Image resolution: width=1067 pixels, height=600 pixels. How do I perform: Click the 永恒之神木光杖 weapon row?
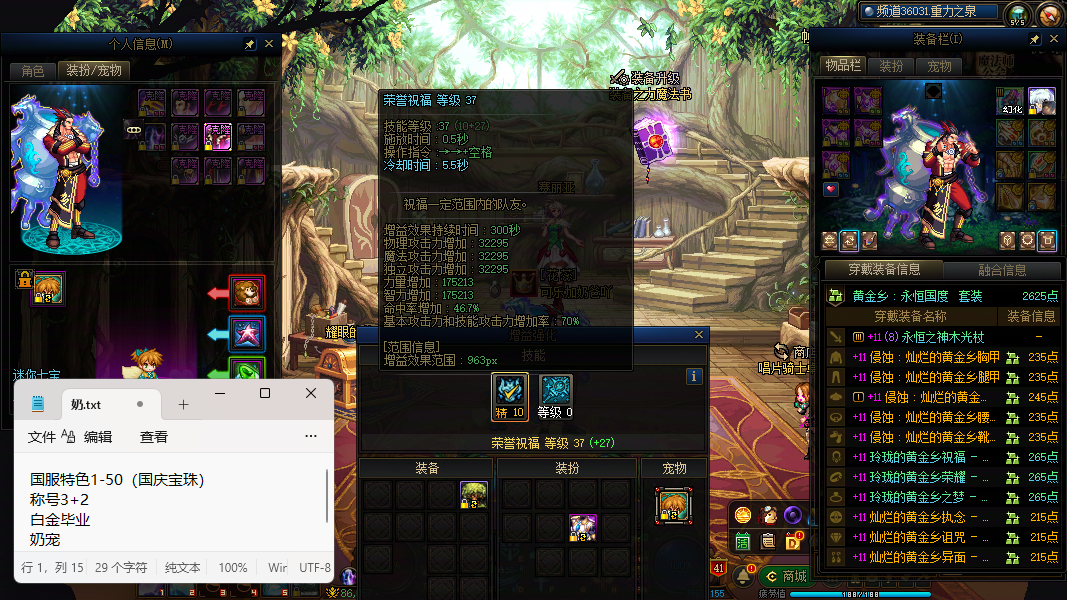[x=930, y=337]
